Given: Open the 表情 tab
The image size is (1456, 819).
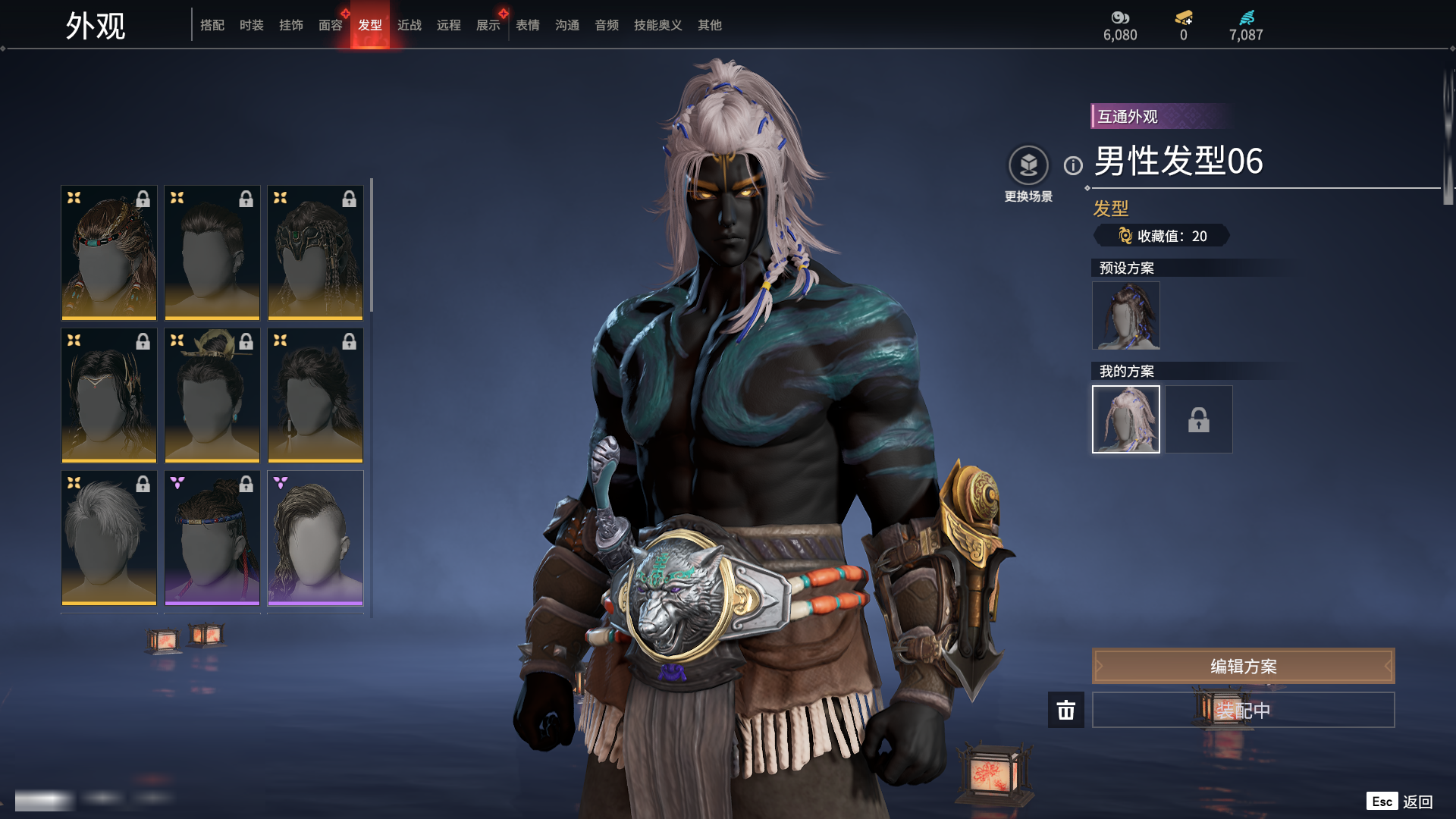Looking at the screenshot, I should coord(528,25).
